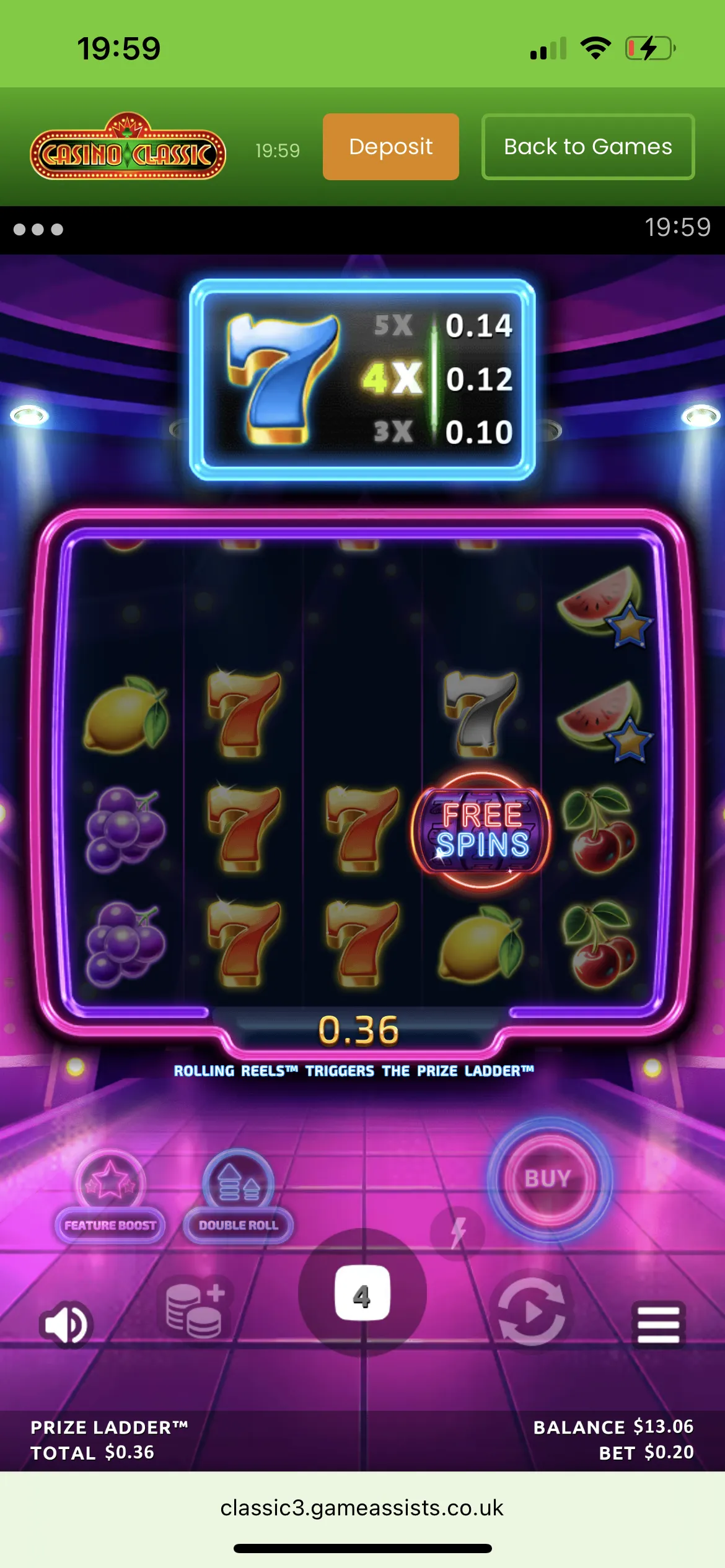Start autoplay with the circular arrows icon

coord(532,1311)
